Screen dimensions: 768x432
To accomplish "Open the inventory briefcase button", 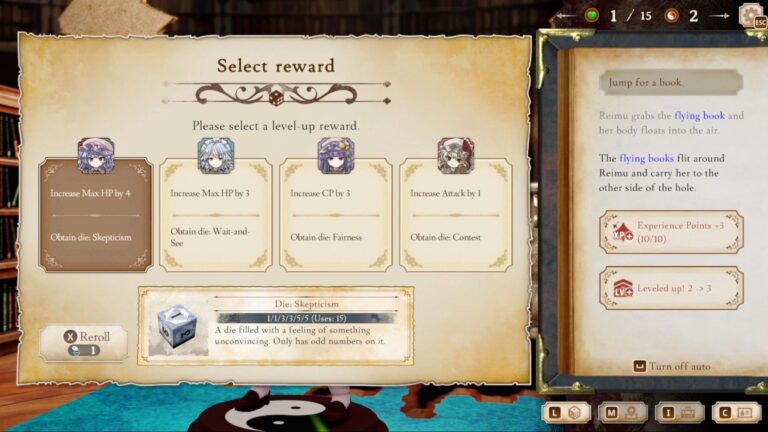I will (678, 411).
